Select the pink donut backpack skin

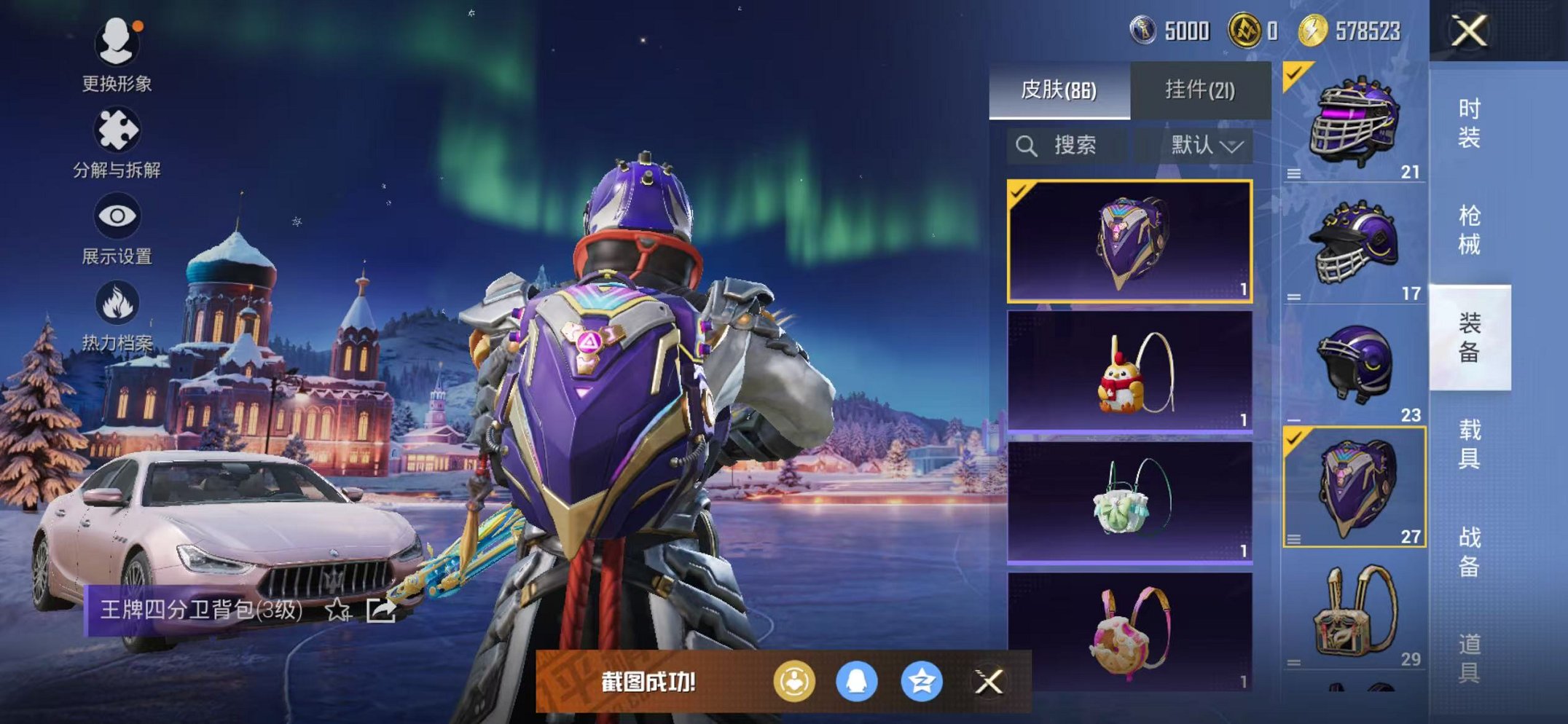tap(1129, 632)
